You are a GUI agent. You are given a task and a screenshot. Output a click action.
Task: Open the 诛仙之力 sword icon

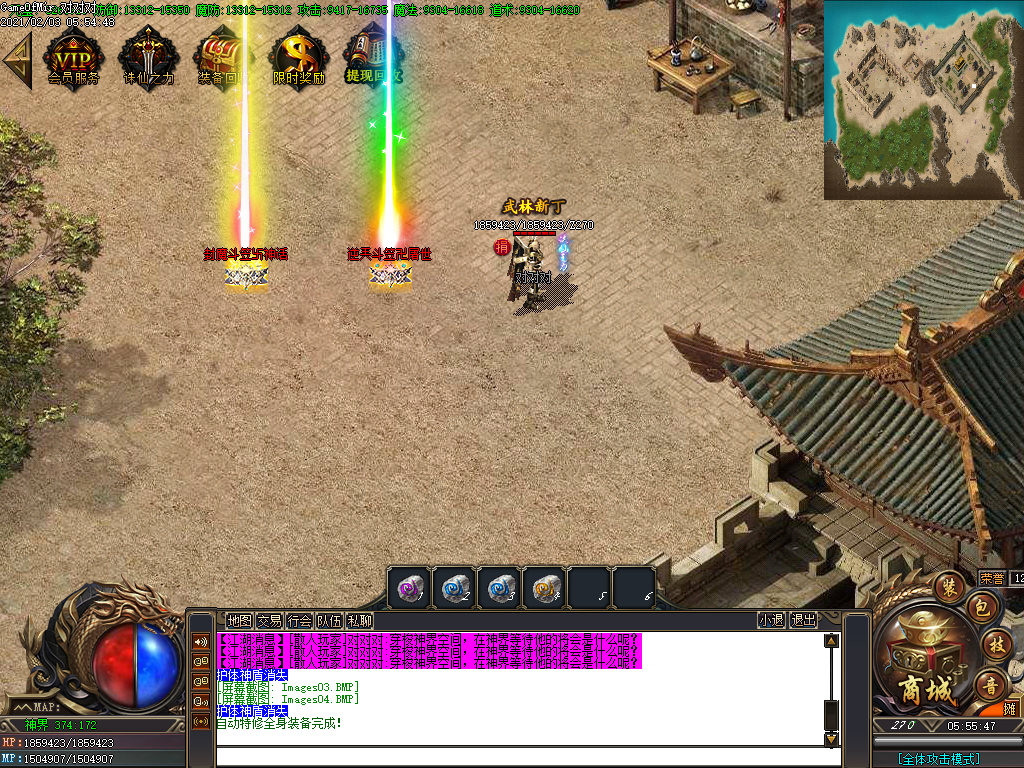coord(148,57)
